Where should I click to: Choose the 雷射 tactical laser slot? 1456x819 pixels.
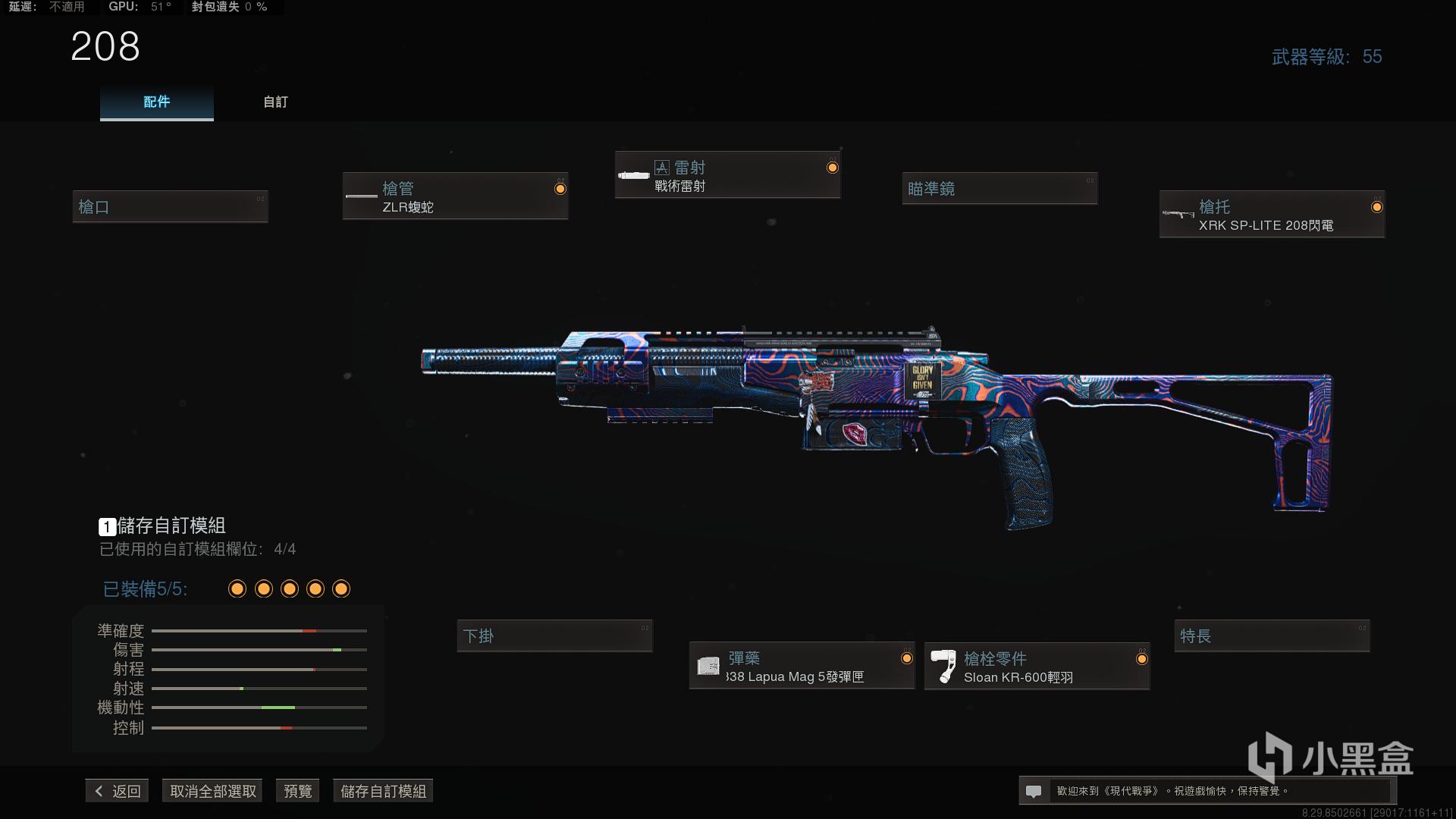[727, 176]
